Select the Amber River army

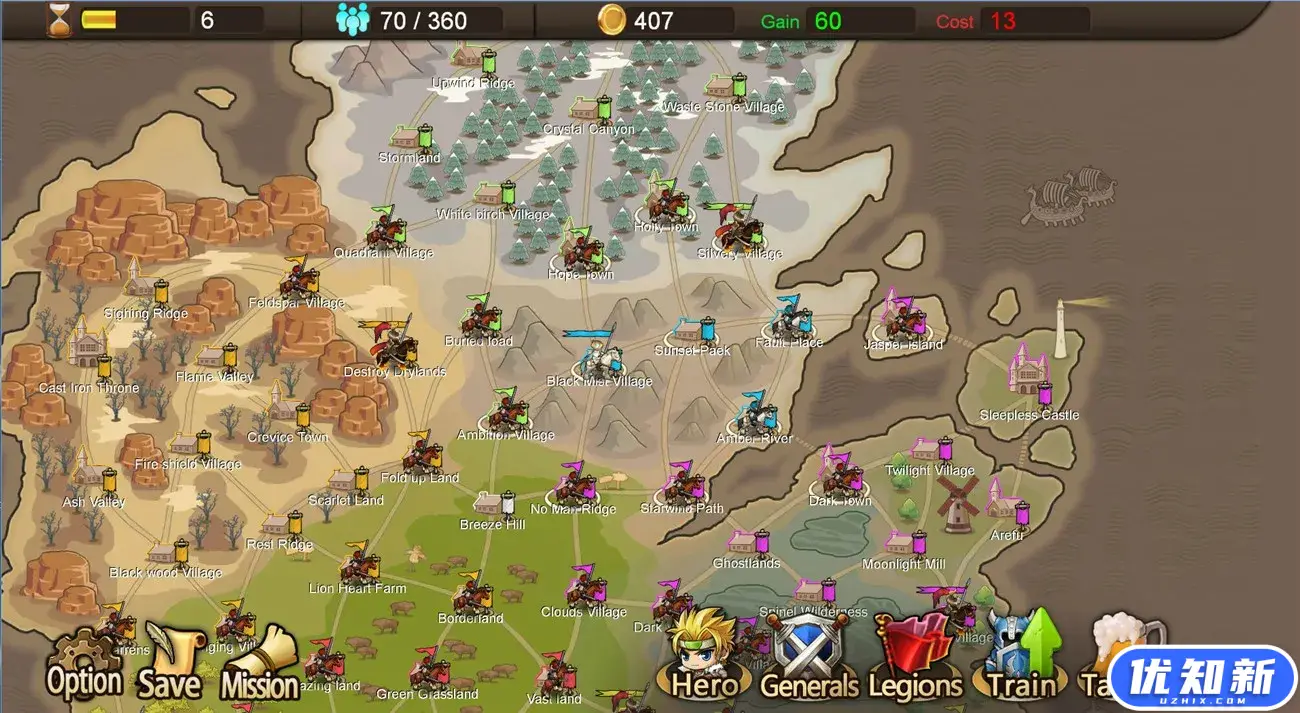point(756,413)
